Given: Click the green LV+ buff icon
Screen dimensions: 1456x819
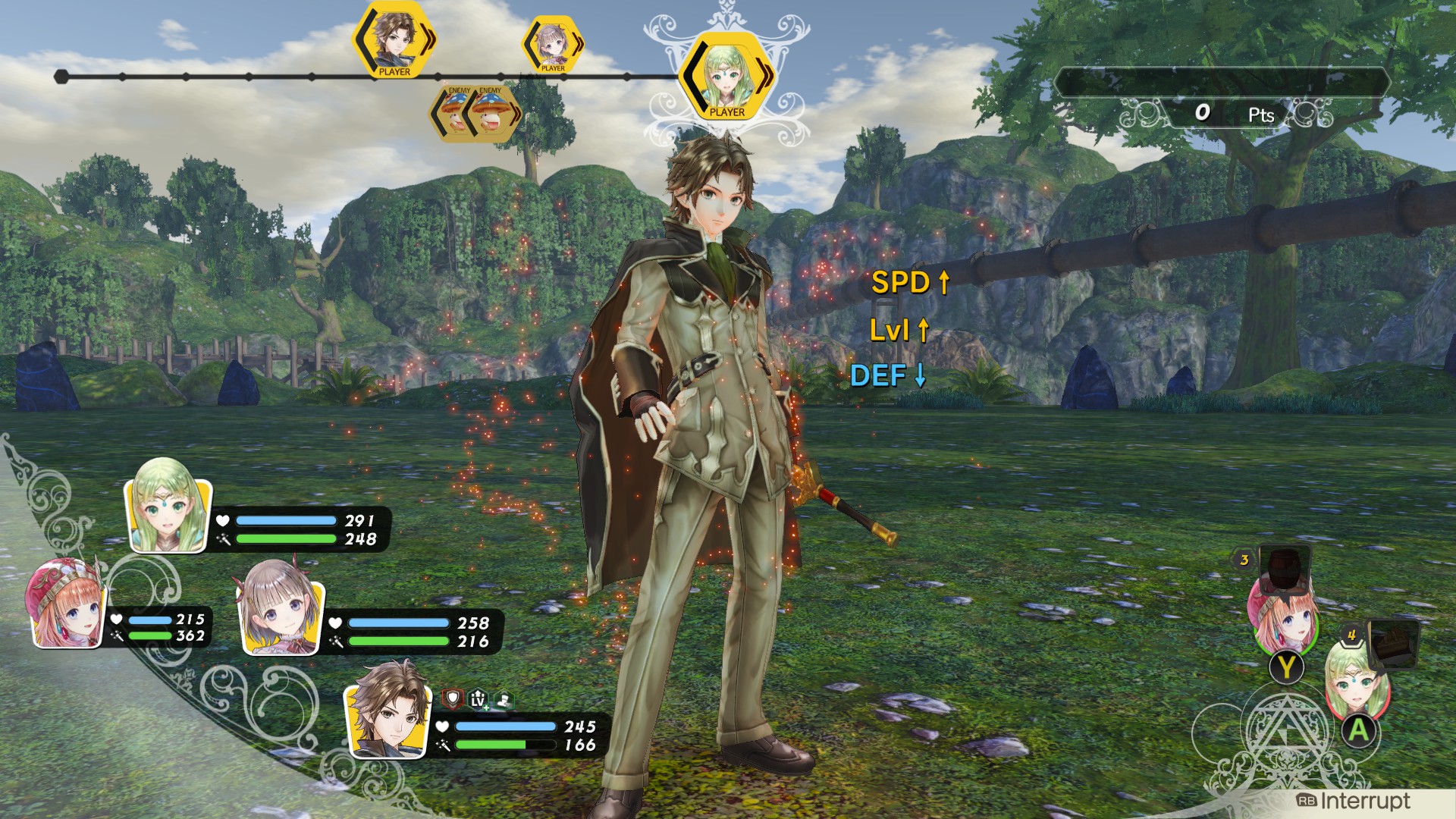Looking at the screenshot, I should tap(478, 699).
